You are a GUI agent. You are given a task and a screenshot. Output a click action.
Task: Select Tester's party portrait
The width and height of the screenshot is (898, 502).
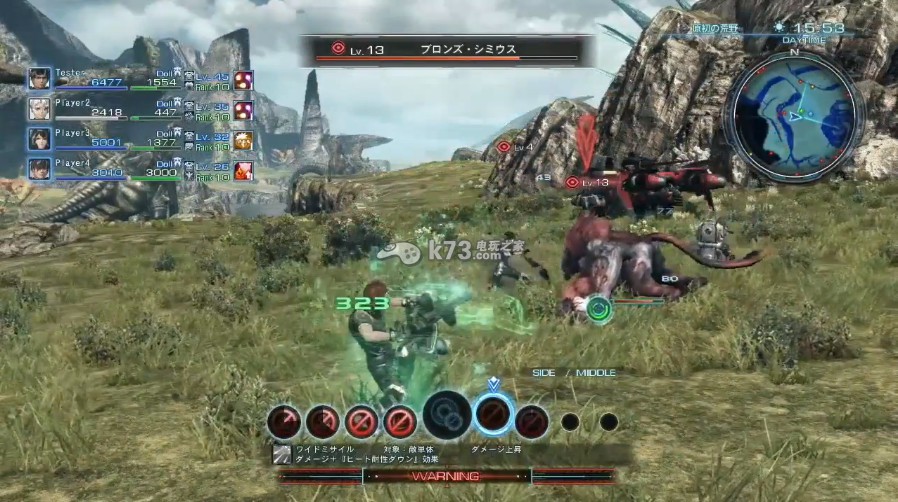40,79
